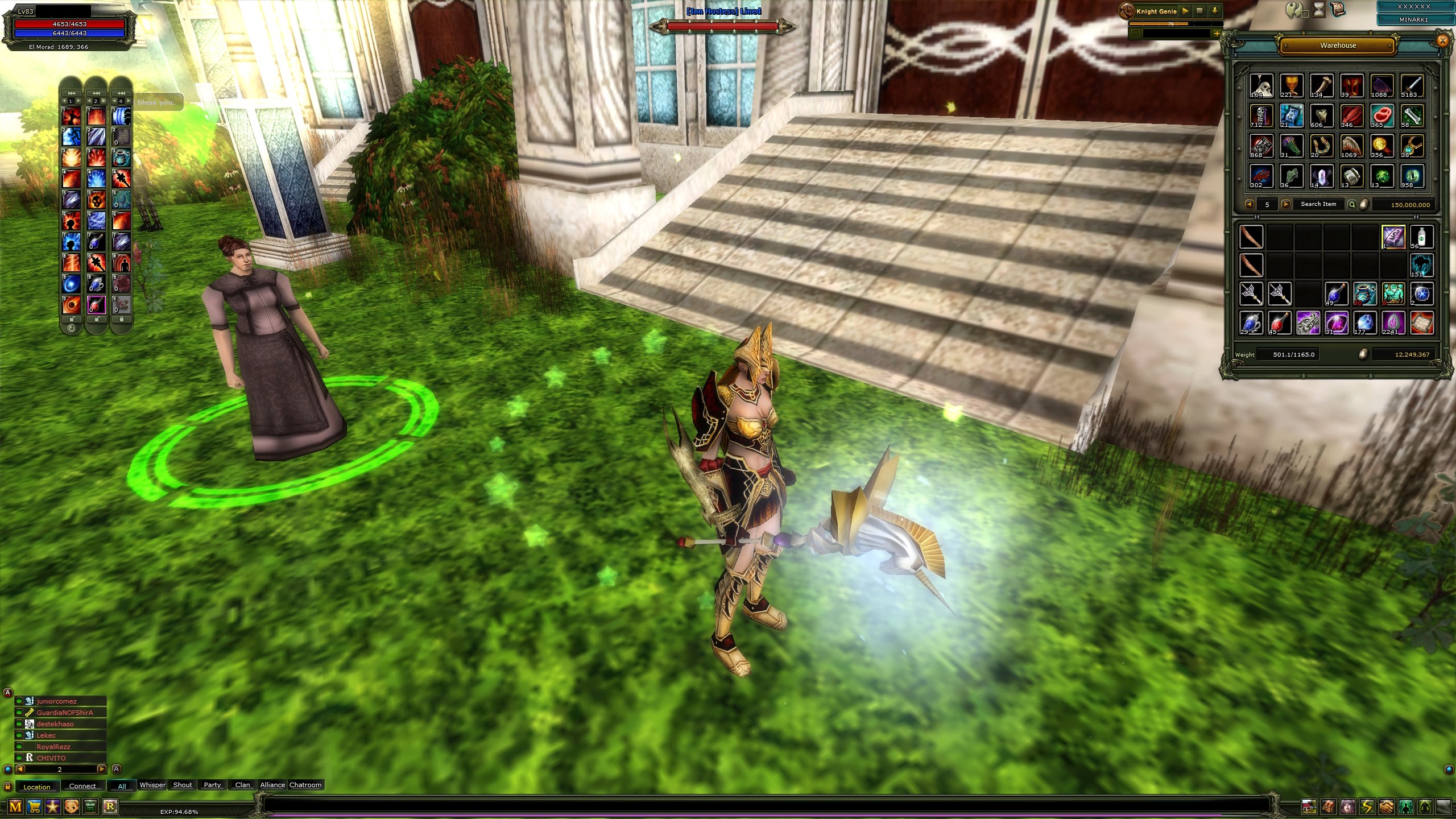Image resolution: width=1456 pixels, height=819 pixels.
Task: Click the Connect button
Action: tap(83, 786)
